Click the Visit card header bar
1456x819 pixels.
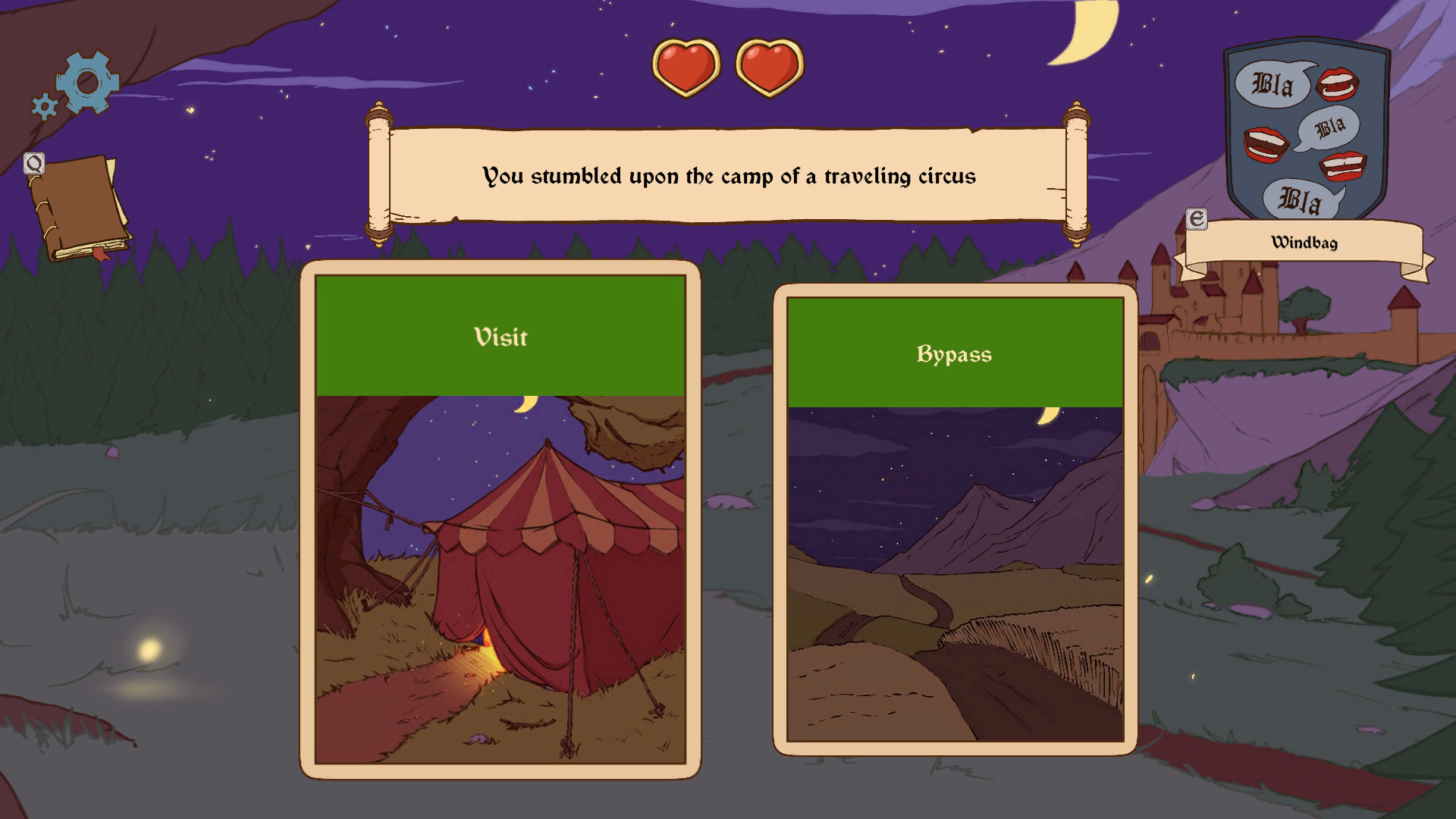500,337
